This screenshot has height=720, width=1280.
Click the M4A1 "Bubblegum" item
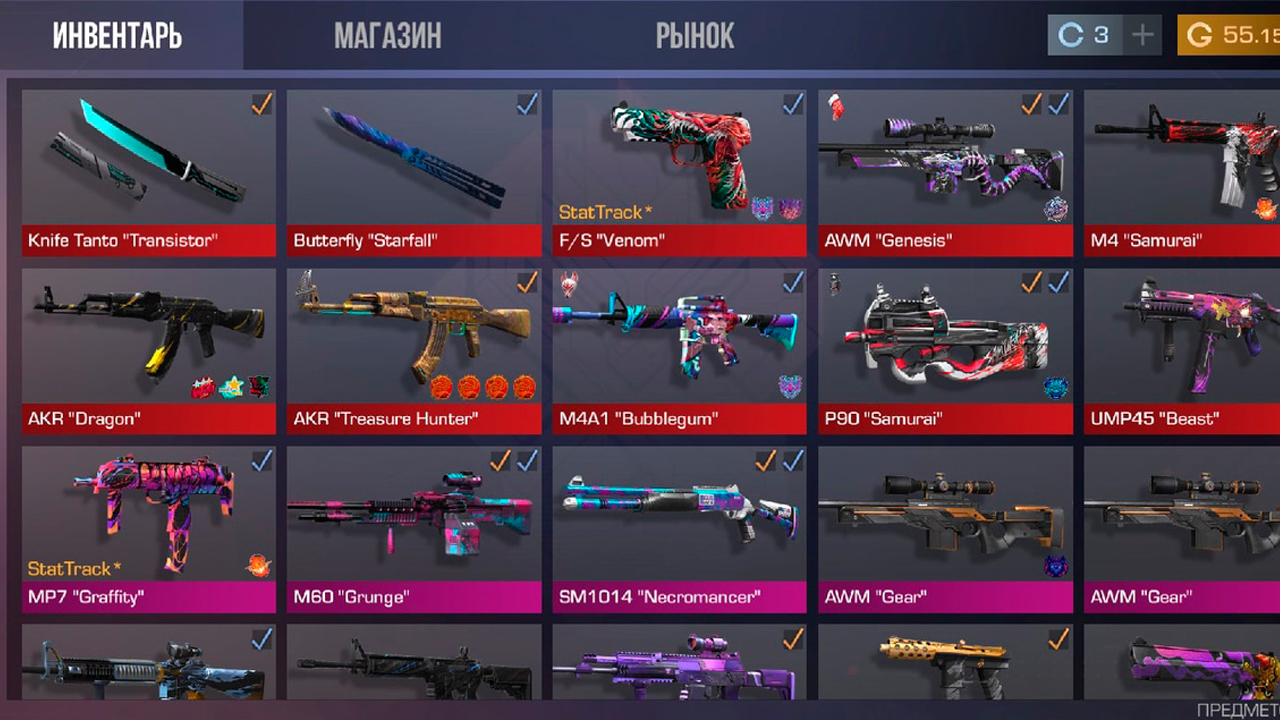point(679,350)
